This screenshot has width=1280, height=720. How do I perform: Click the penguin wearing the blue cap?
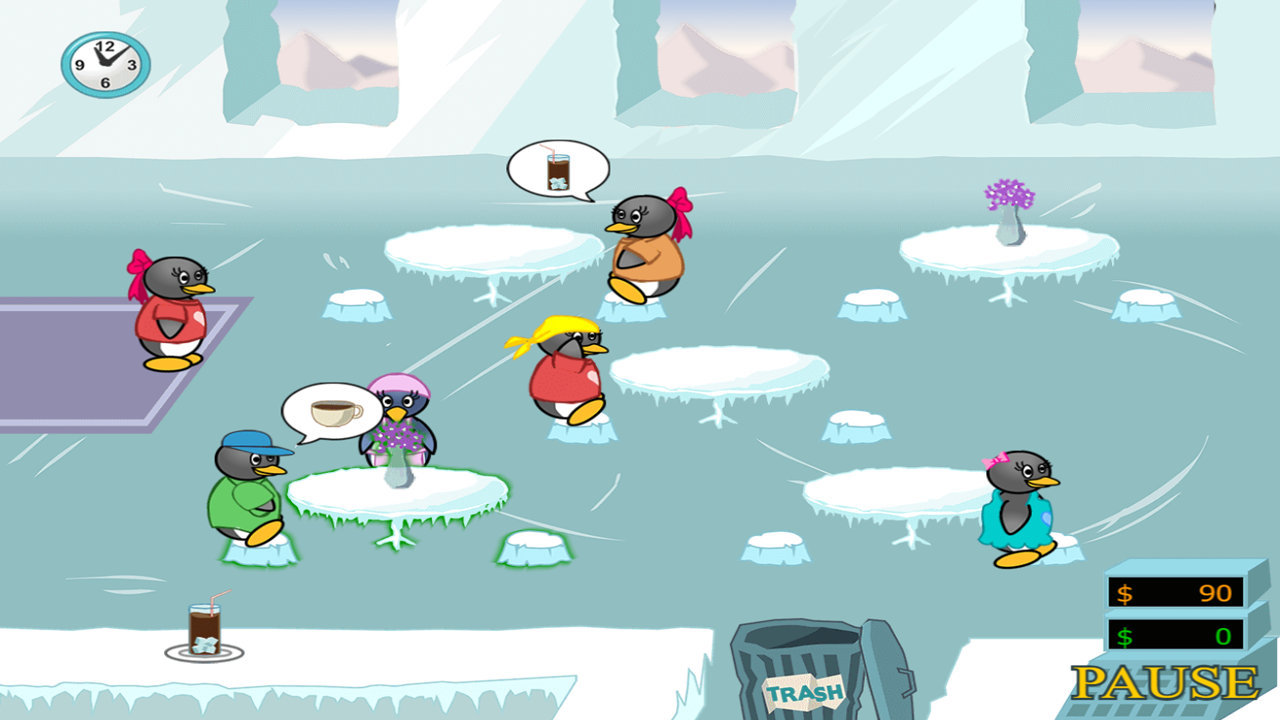coord(245,490)
